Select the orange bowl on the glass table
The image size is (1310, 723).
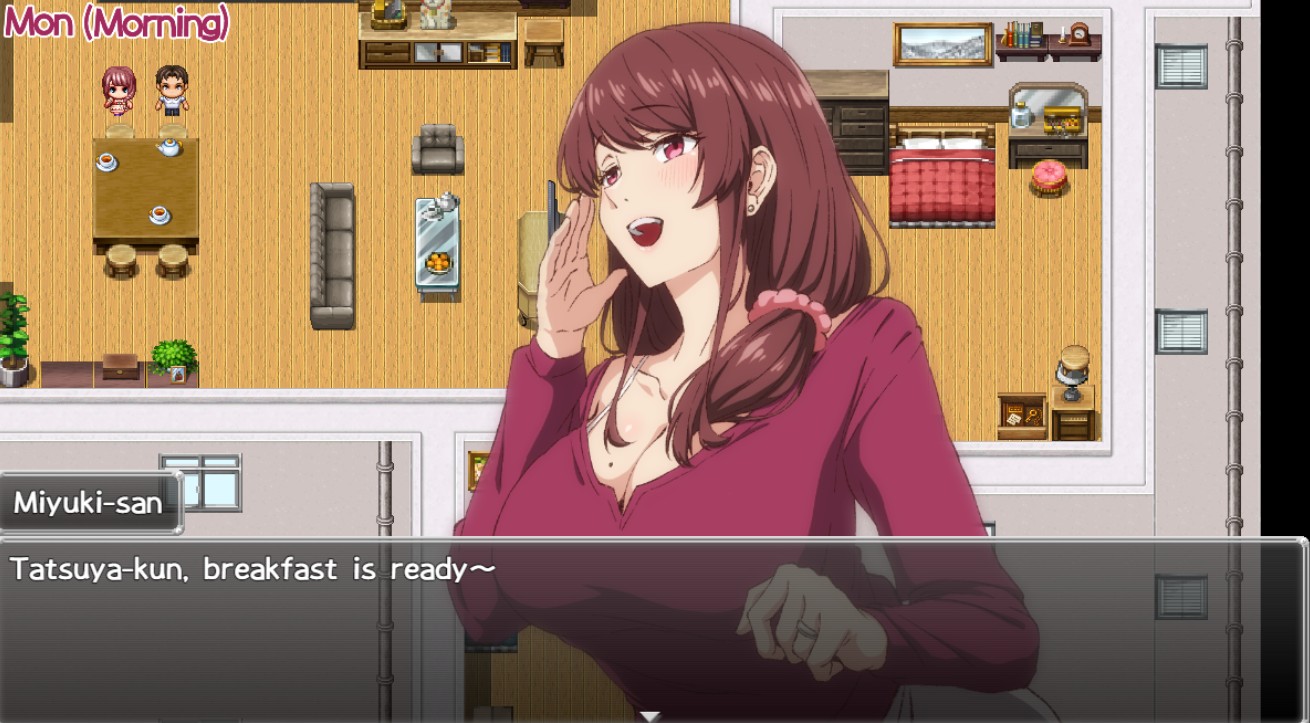pyautogui.click(x=438, y=263)
